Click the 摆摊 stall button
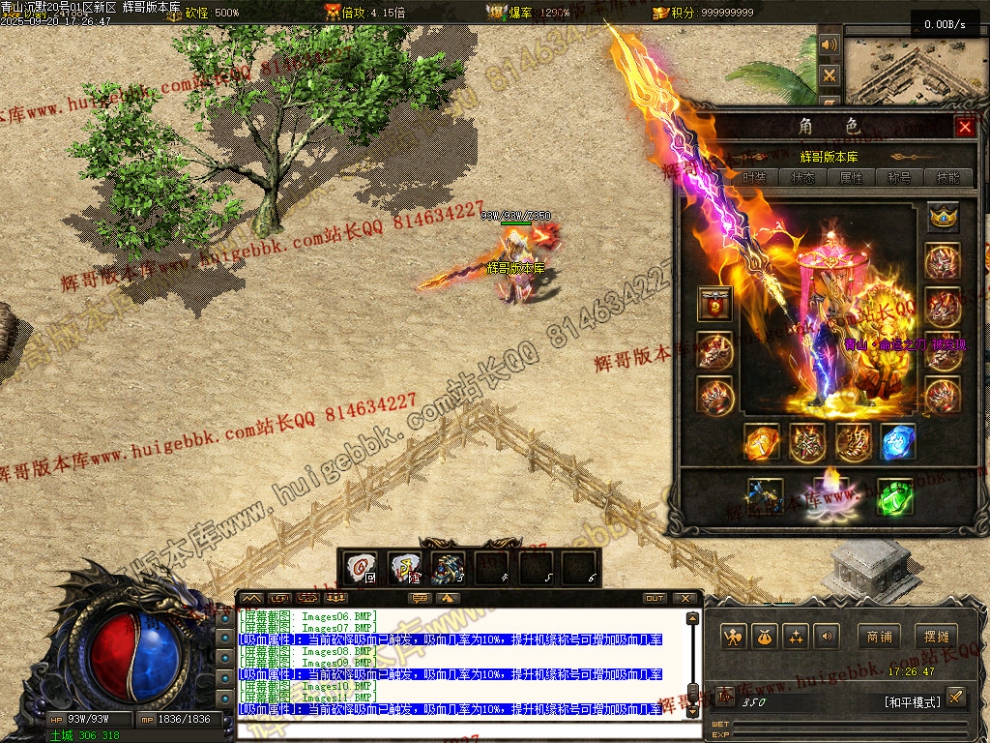This screenshot has width=990, height=743. [936, 636]
